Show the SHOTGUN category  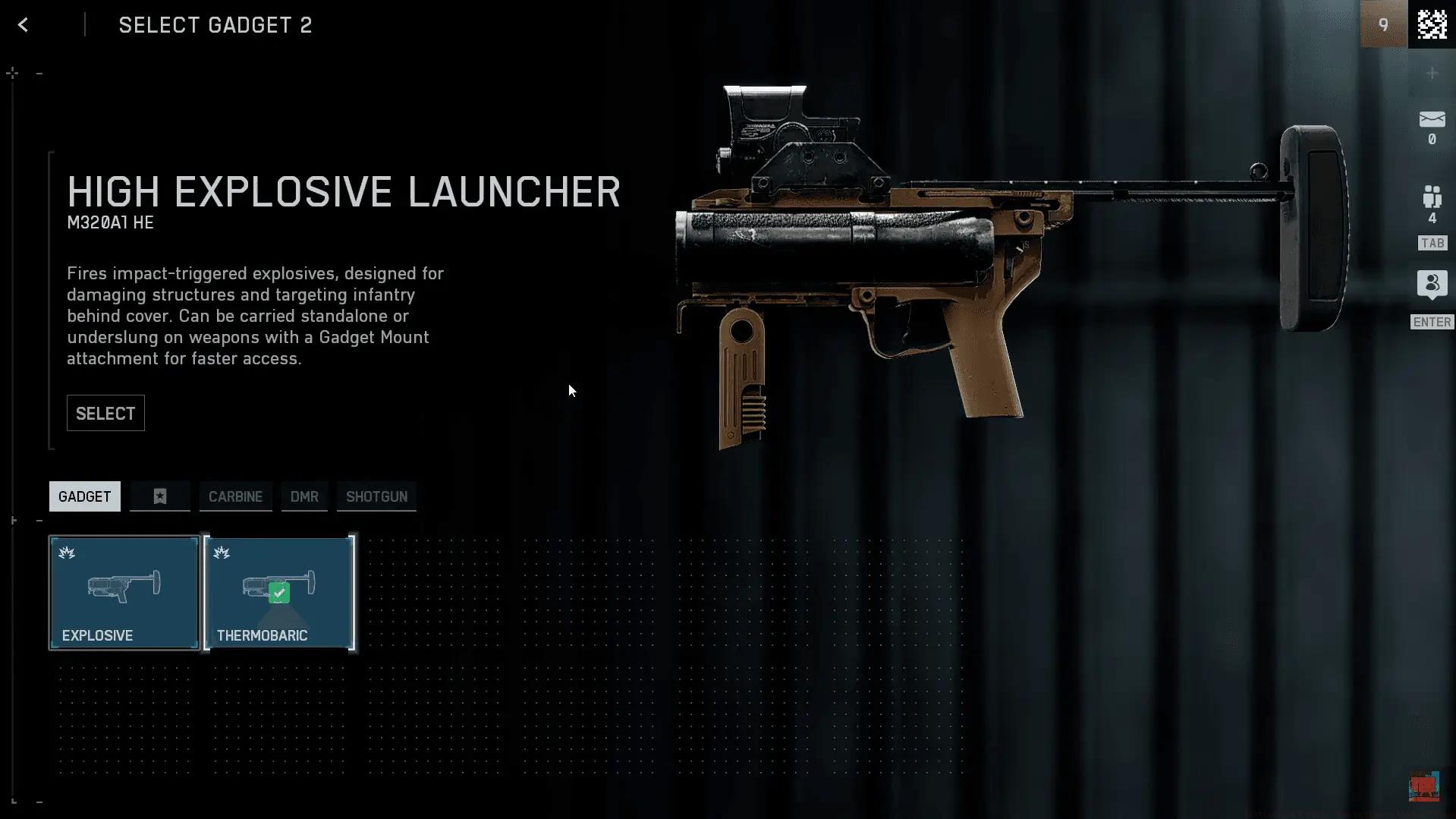click(x=376, y=496)
